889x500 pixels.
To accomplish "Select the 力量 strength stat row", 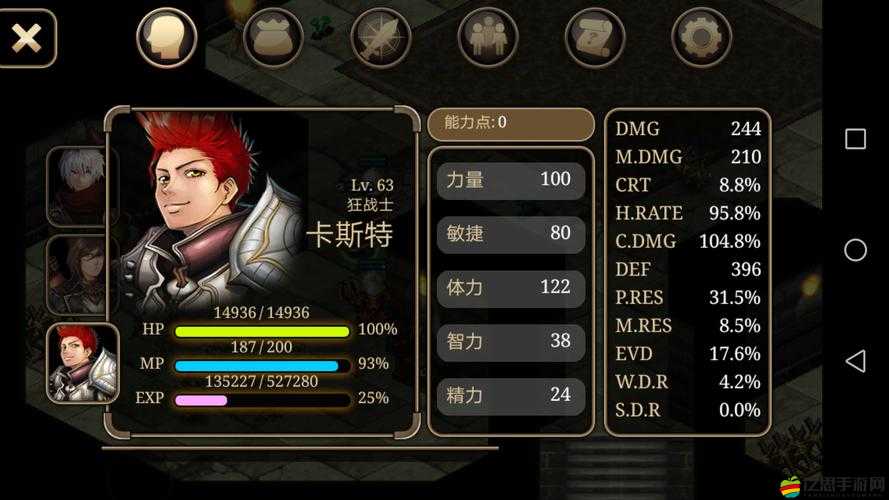I will pyautogui.click(x=510, y=180).
